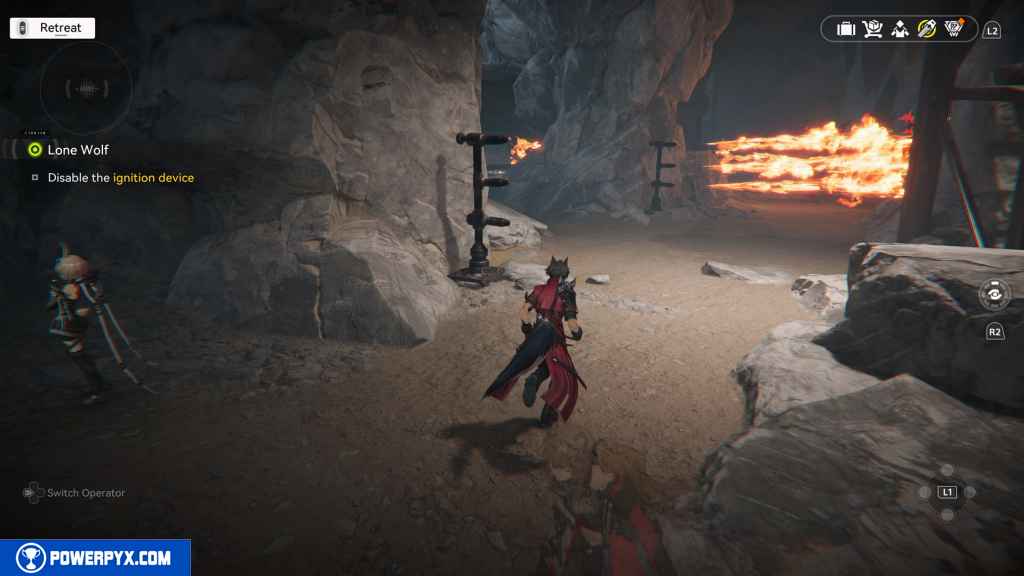Open the operator character icon
1024x576 pixels.
(900, 29)
